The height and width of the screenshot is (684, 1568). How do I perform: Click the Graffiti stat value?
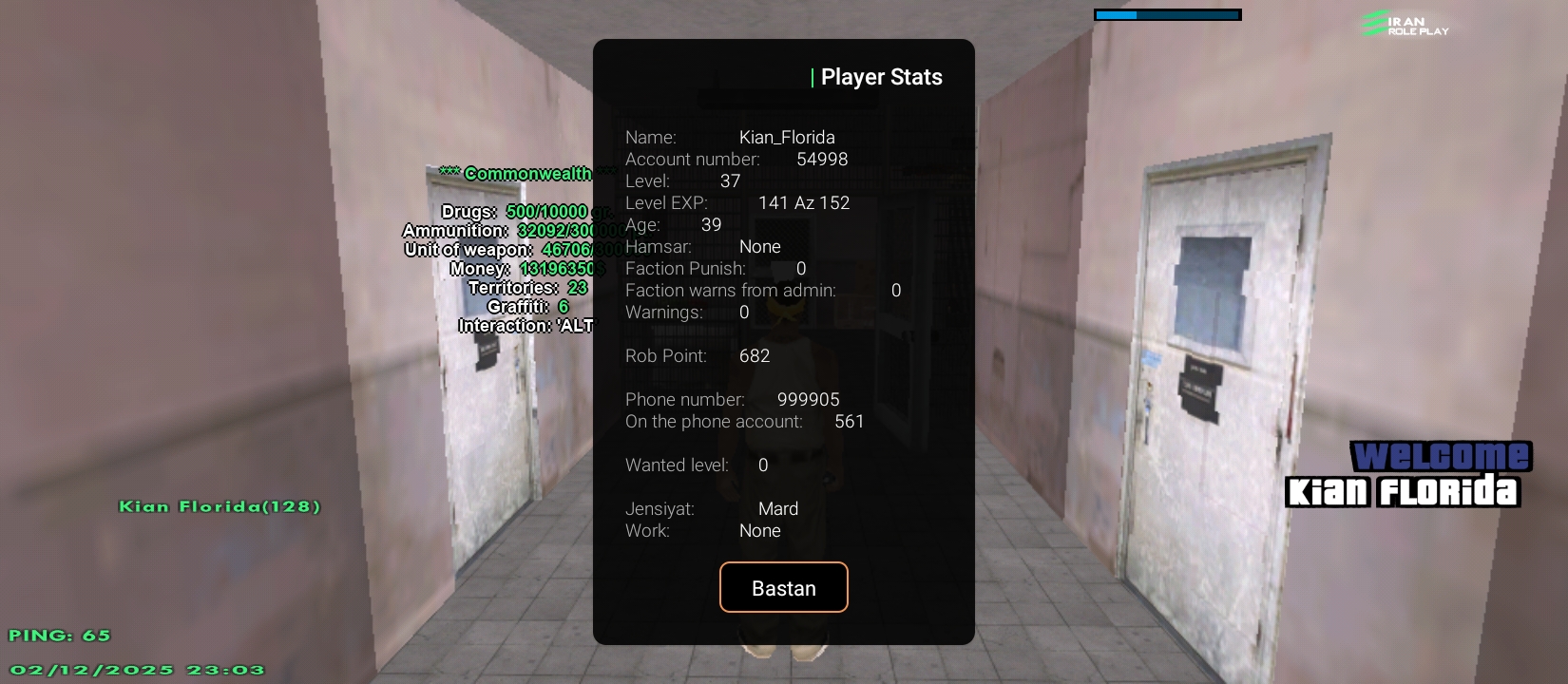click(527, 306)
